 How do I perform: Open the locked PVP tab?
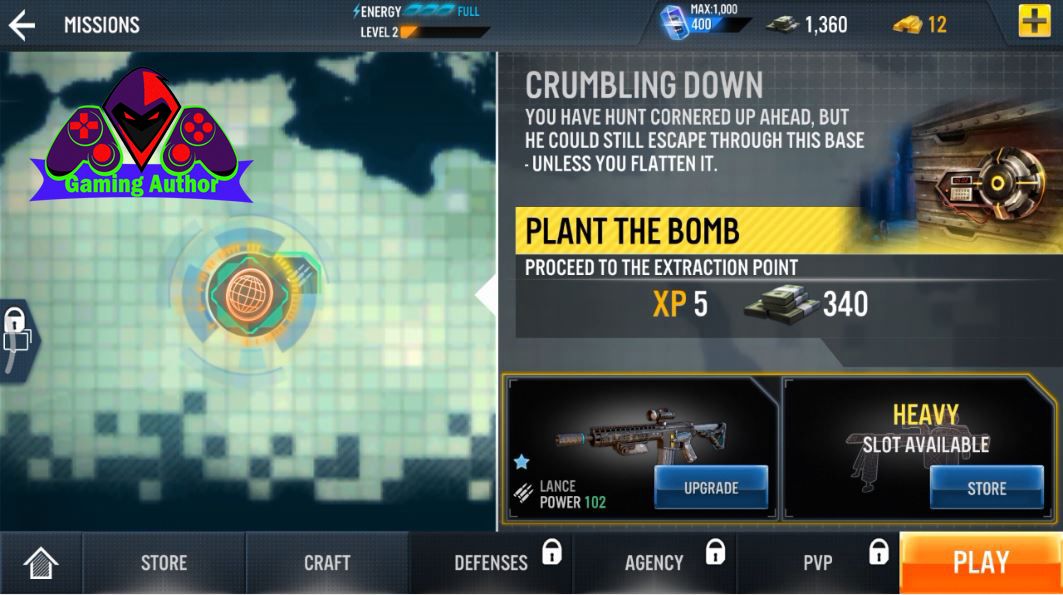[818, 563]
